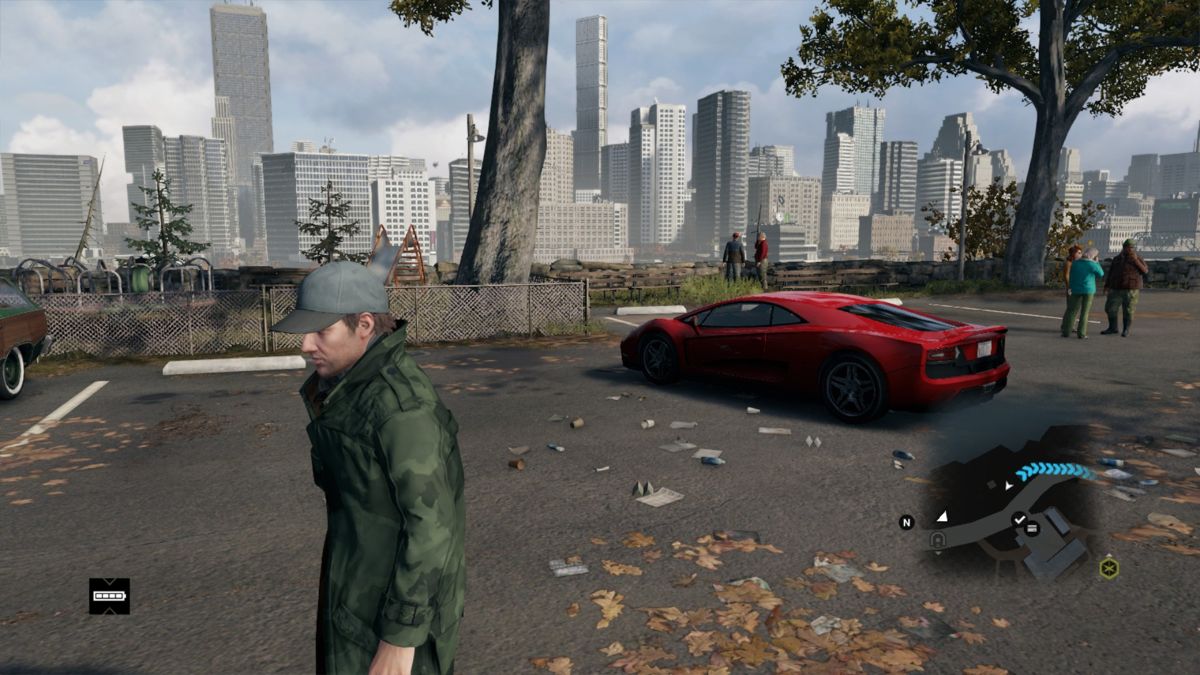Click the north compass N marker
This screenshot has width=1200, height=675.
click(x=906, y=522)
